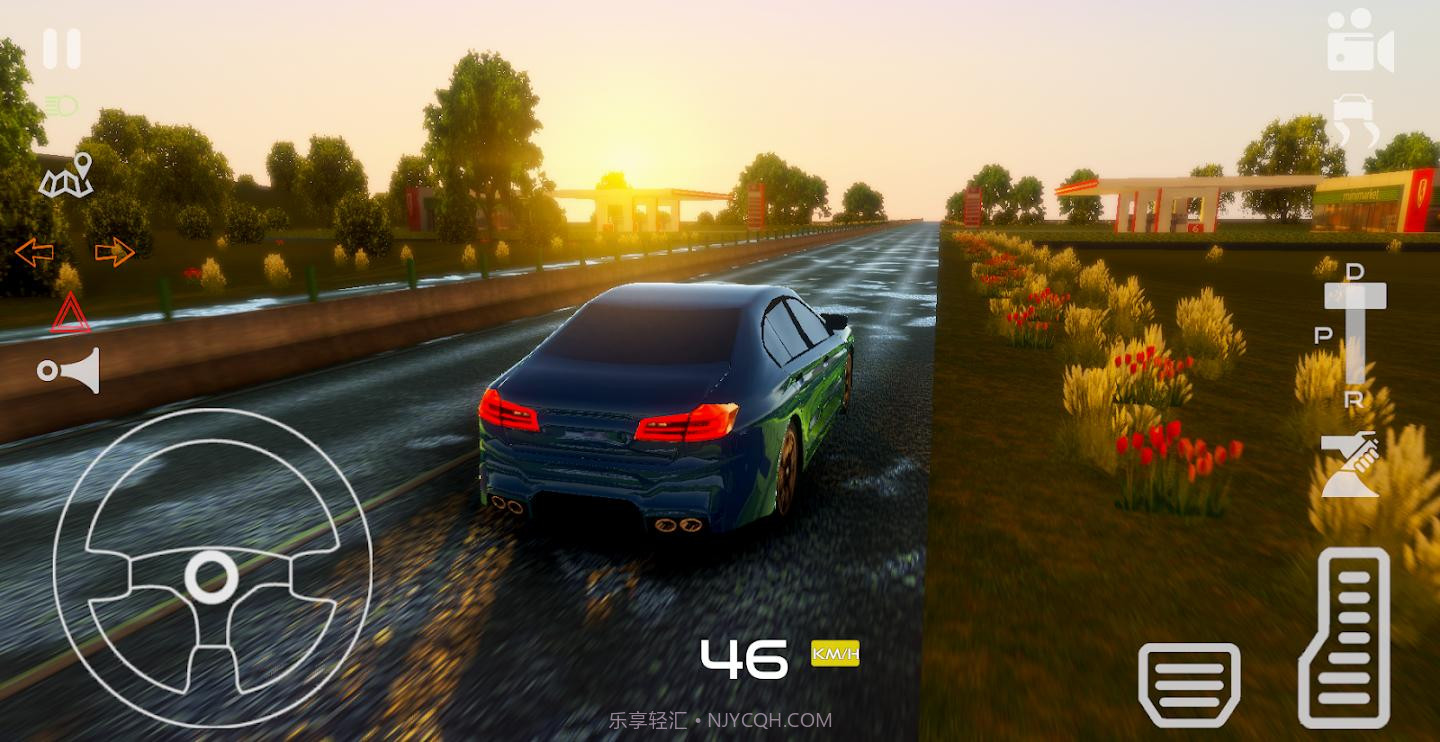
Task: Shift gear selector to R
Action: point(1354,399)
